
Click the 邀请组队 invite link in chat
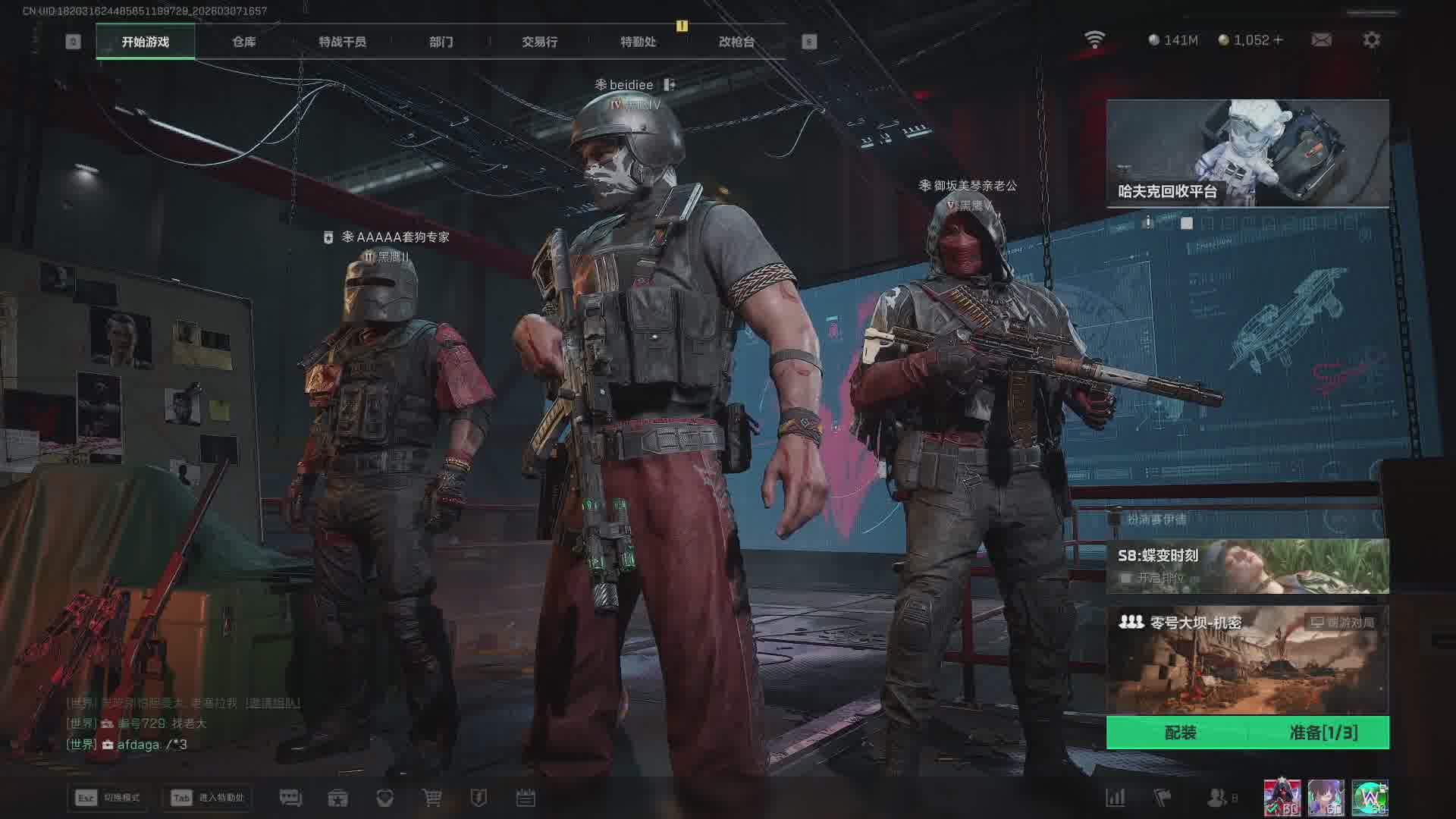pyautogui.click(x=272, y=703)
